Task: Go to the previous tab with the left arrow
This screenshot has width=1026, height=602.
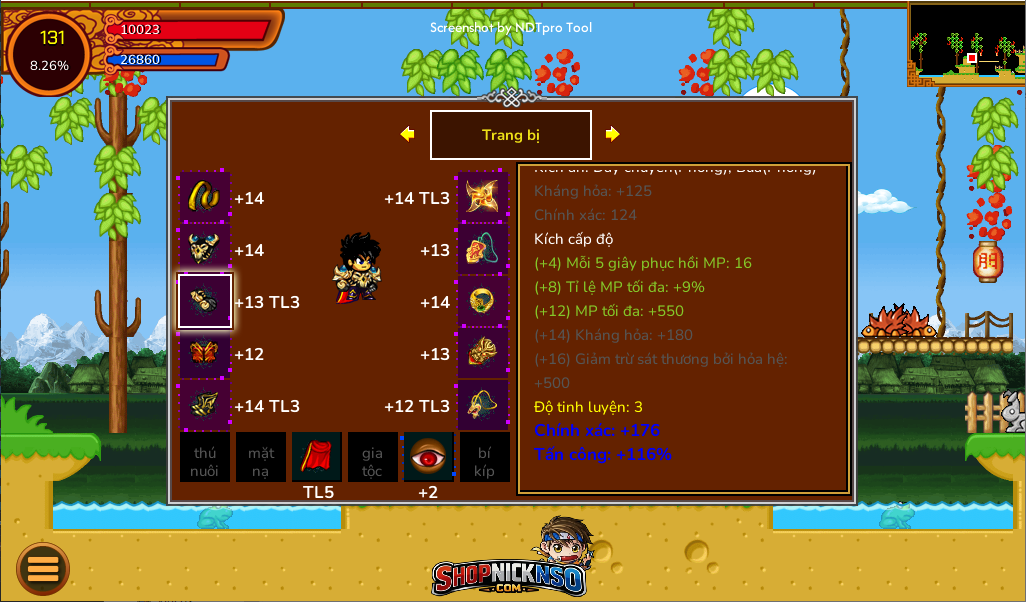Action: [407, 134]
